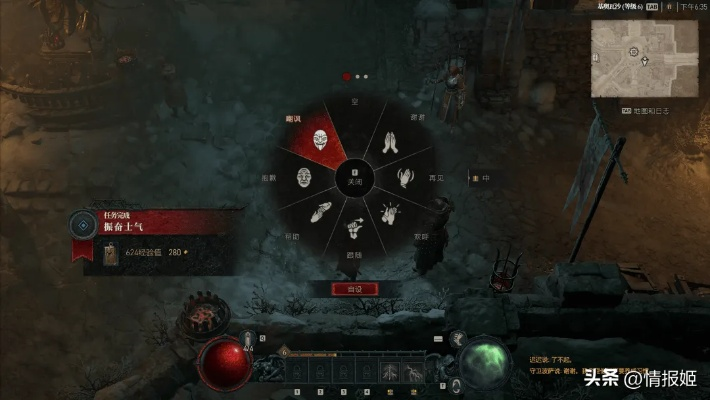Select the waving hand goodbye emote
The height and width of the screenshot is (400, 710).
pos(407,178)
